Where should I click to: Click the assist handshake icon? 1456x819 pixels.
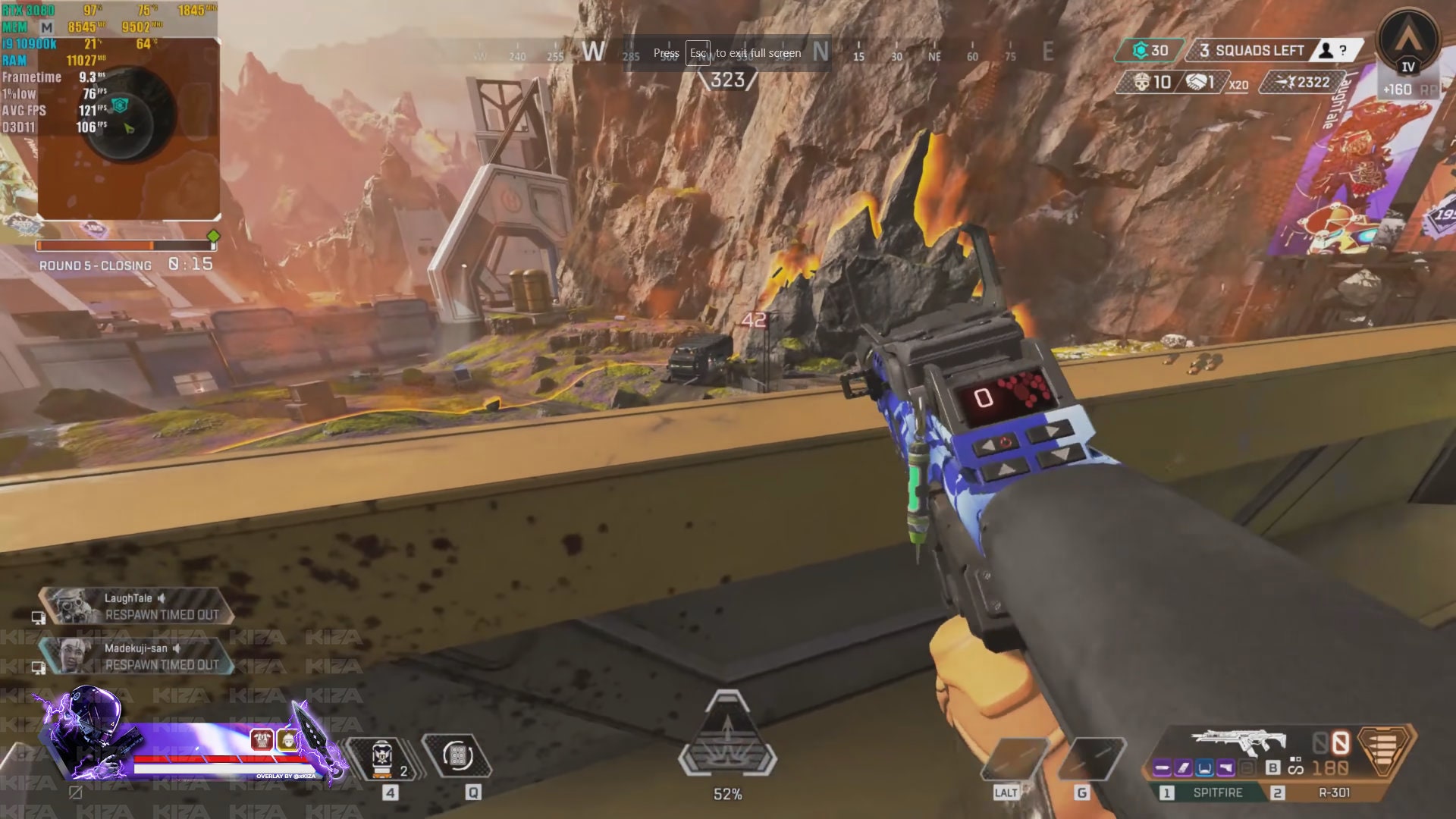1196,82
